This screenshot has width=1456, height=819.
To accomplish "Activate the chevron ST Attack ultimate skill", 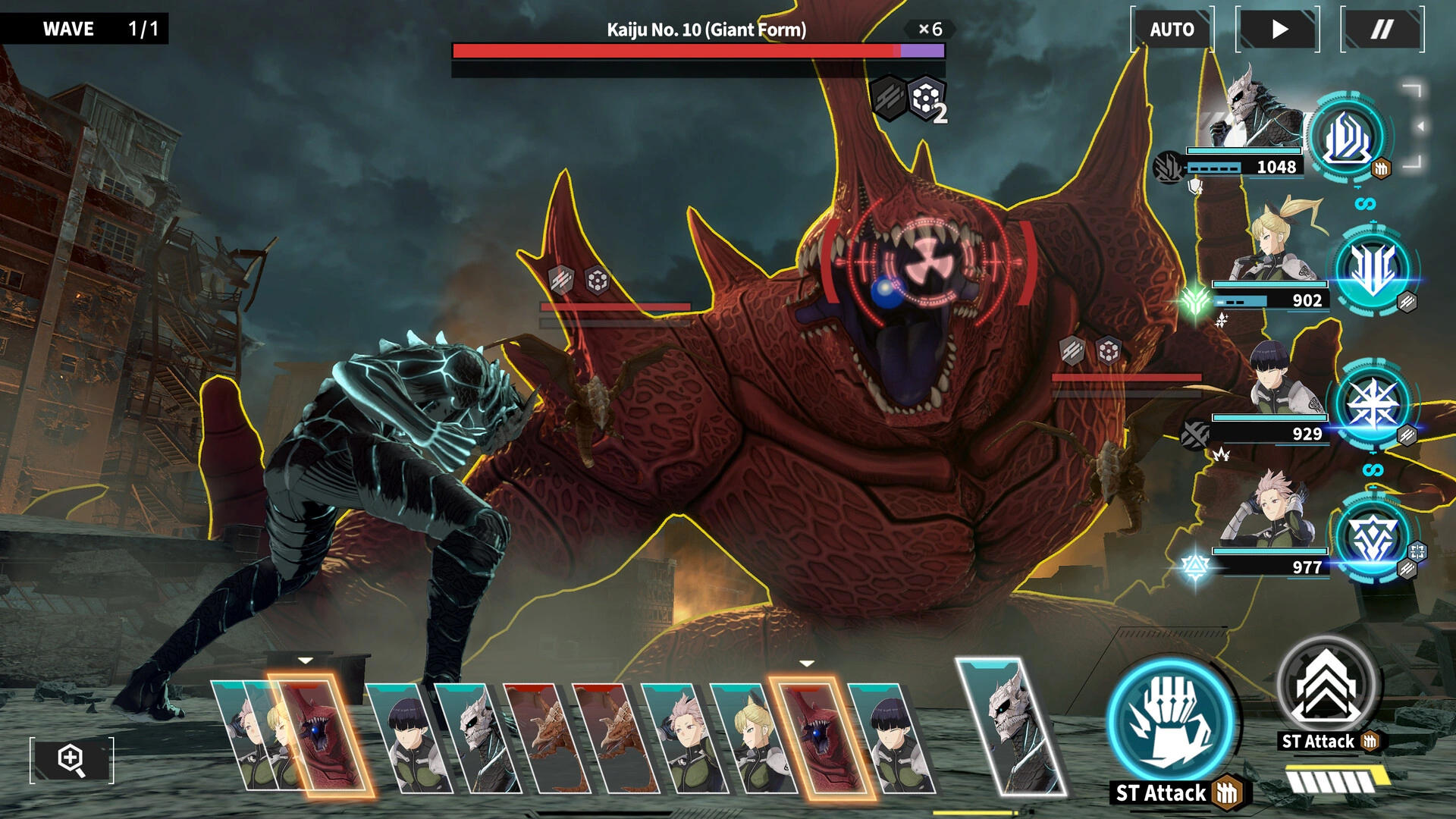I will (x=1326, y=688).
